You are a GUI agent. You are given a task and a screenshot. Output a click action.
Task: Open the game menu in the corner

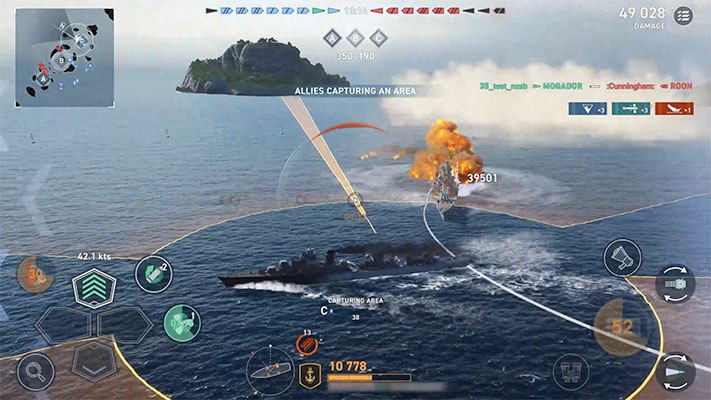click(684, 15)
